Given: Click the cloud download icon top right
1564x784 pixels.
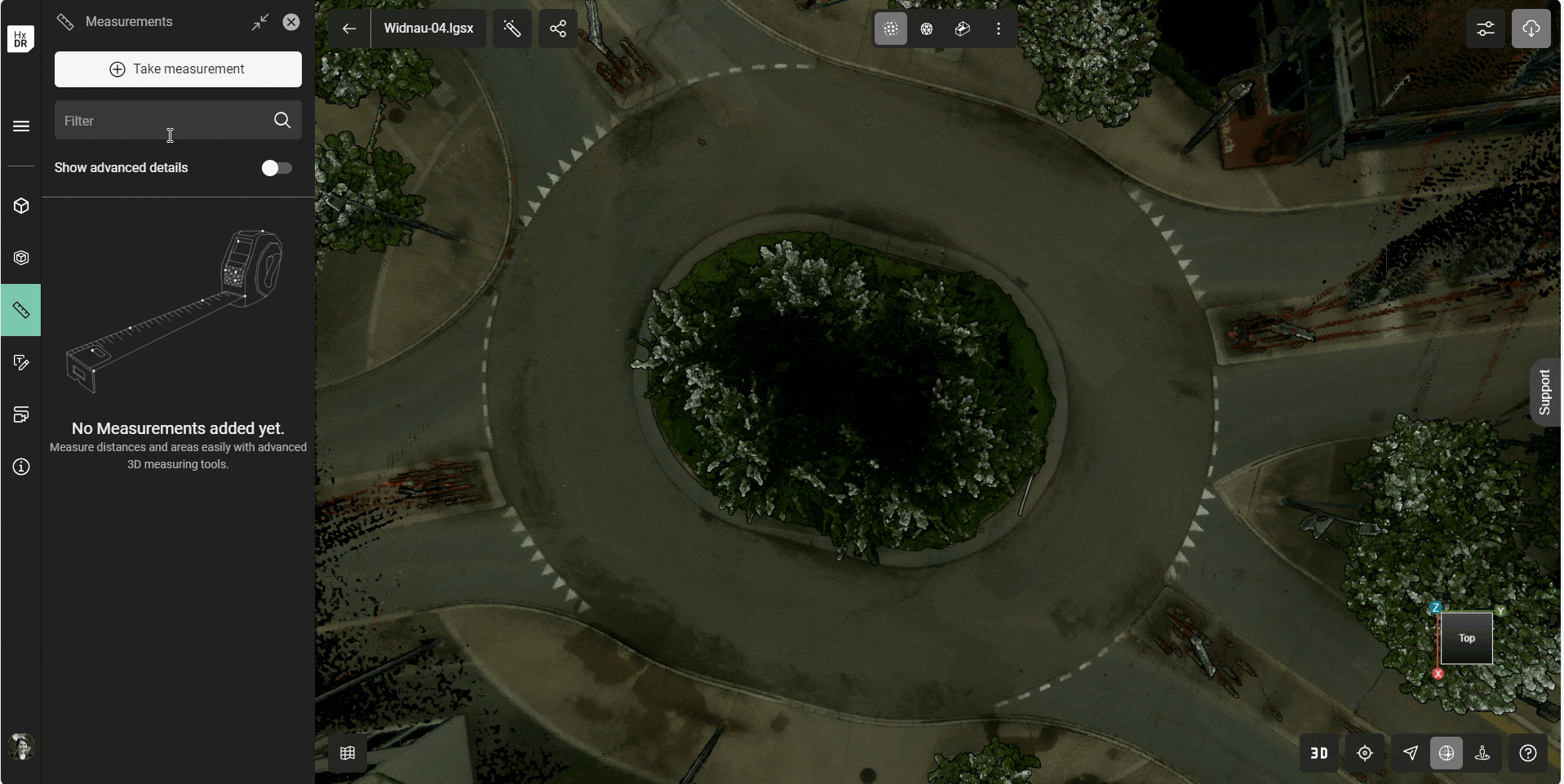Looking at the screenshot, I should tap(1531, 29).
